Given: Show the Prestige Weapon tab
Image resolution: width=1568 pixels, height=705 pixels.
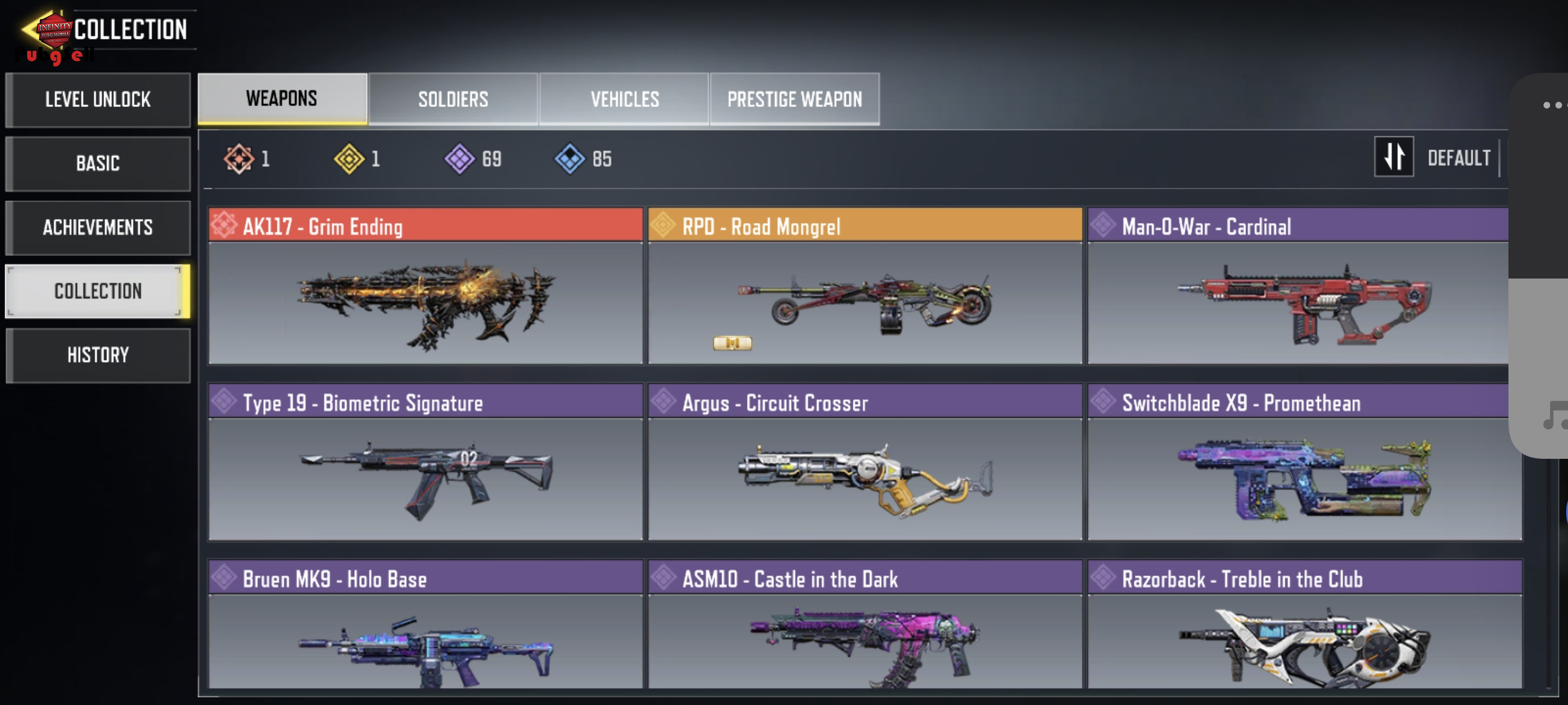Looking at the screenshot, I should point(794,99).
